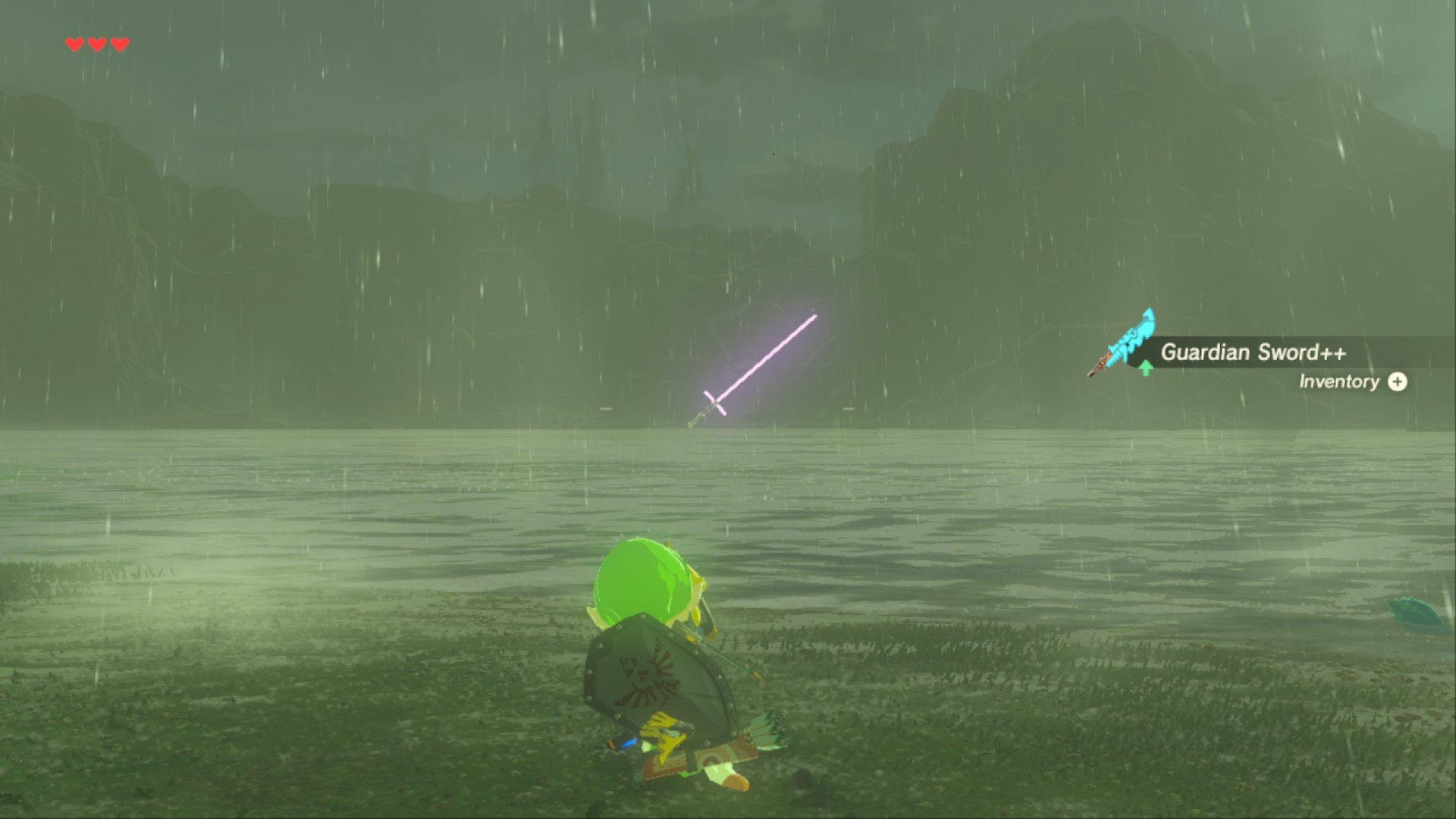The width and height of the screenshot is (1456, 819).
Task: Click the first red heart in health meter
Action: point(74,44)
